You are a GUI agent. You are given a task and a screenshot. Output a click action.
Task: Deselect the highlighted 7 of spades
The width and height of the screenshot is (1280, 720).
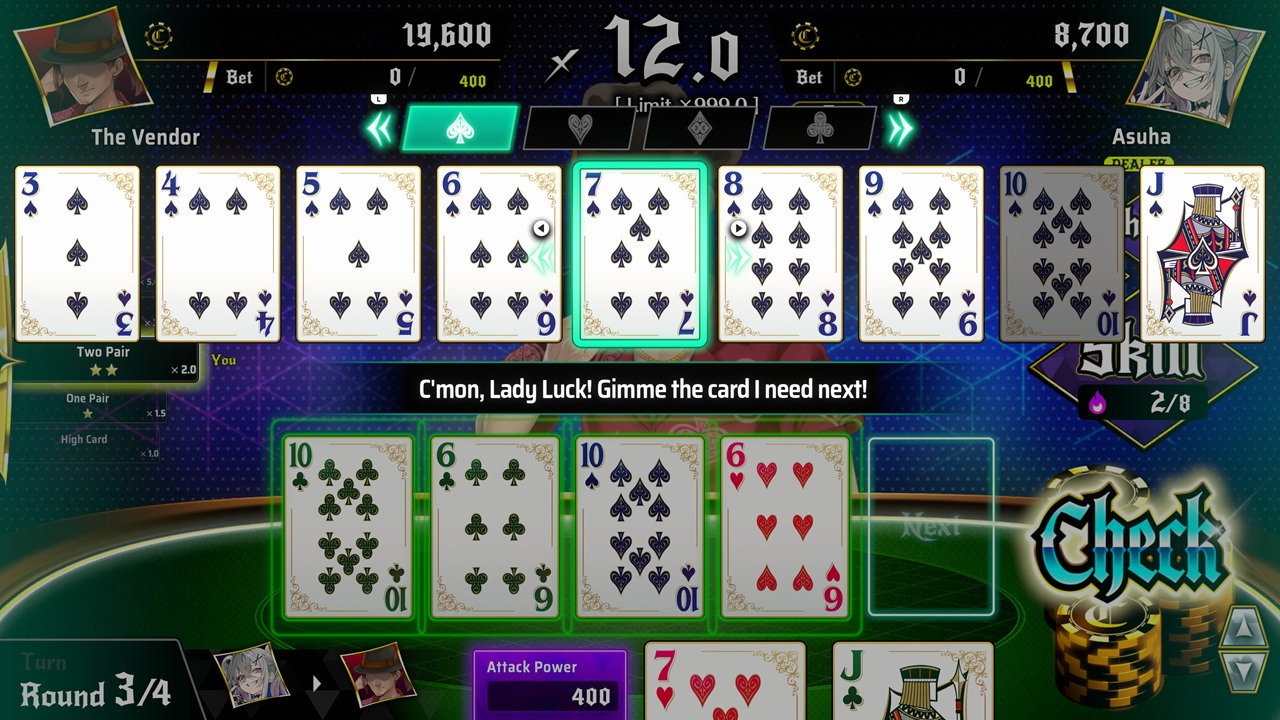pyautogui.click(x=639, y=253)
